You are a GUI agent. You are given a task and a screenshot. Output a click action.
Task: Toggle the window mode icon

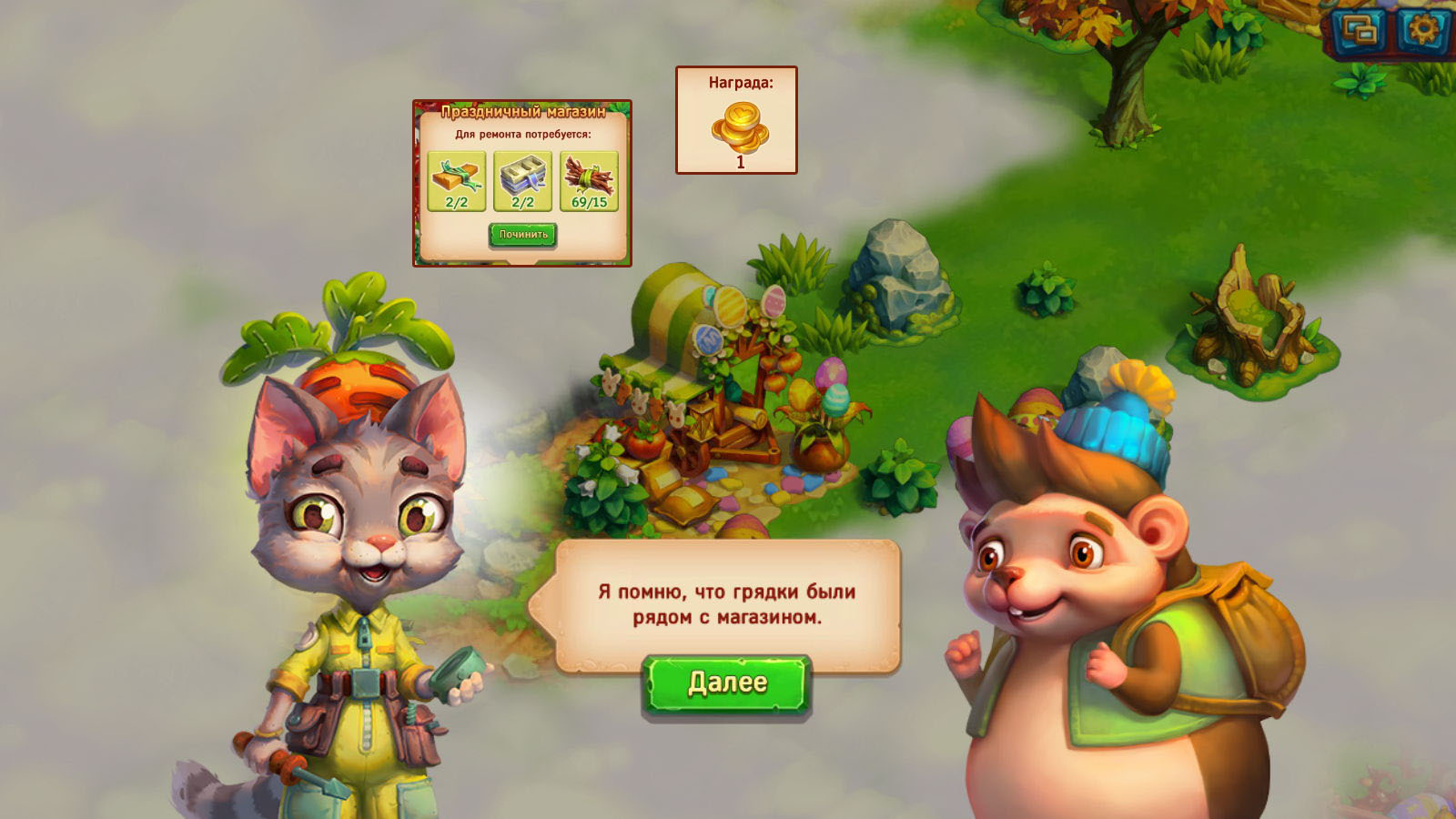(x=1360, y=32)
